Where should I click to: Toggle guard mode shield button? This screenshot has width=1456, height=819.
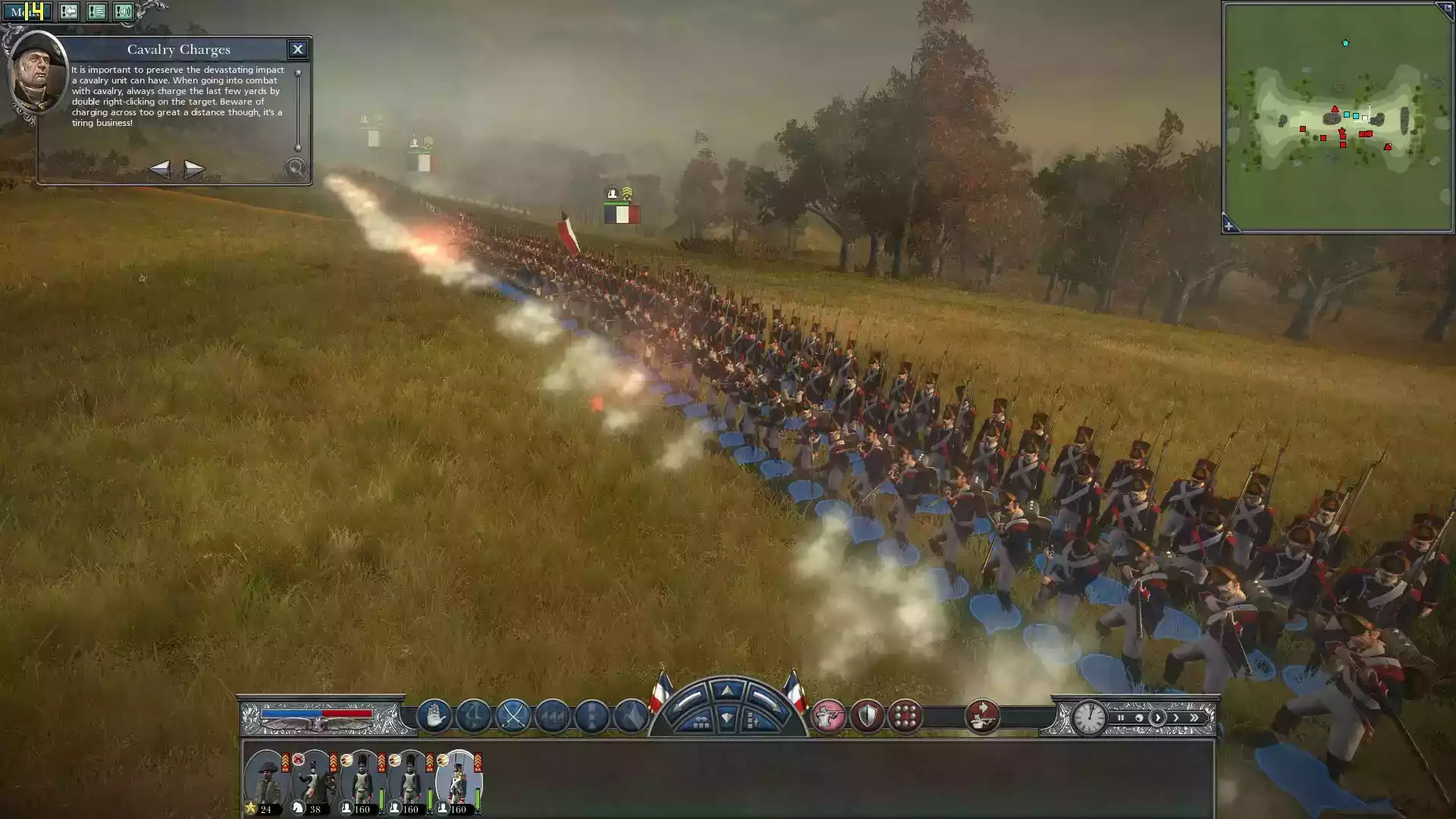point(867,716)
